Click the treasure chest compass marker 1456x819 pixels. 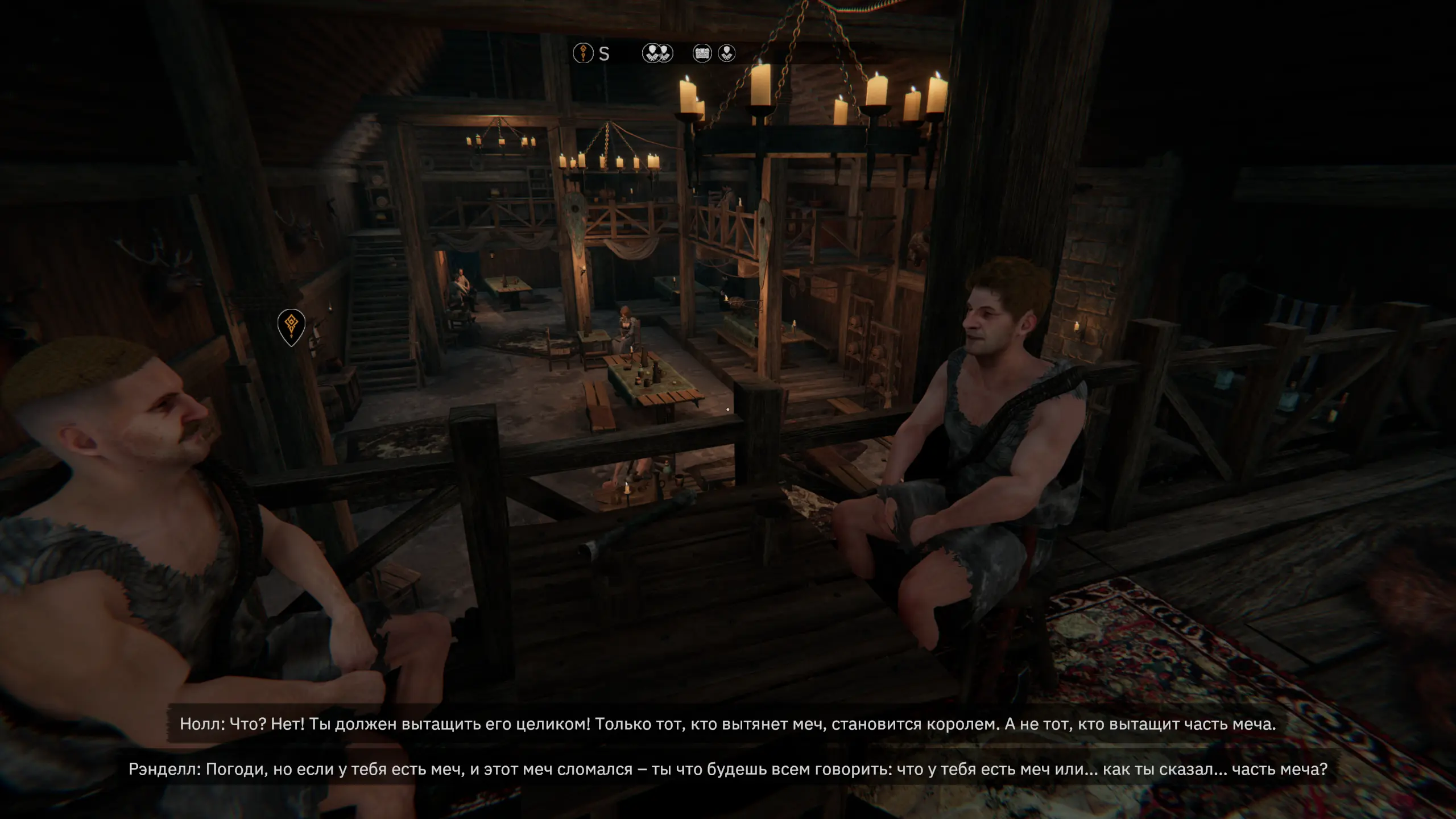coord(702,53)
